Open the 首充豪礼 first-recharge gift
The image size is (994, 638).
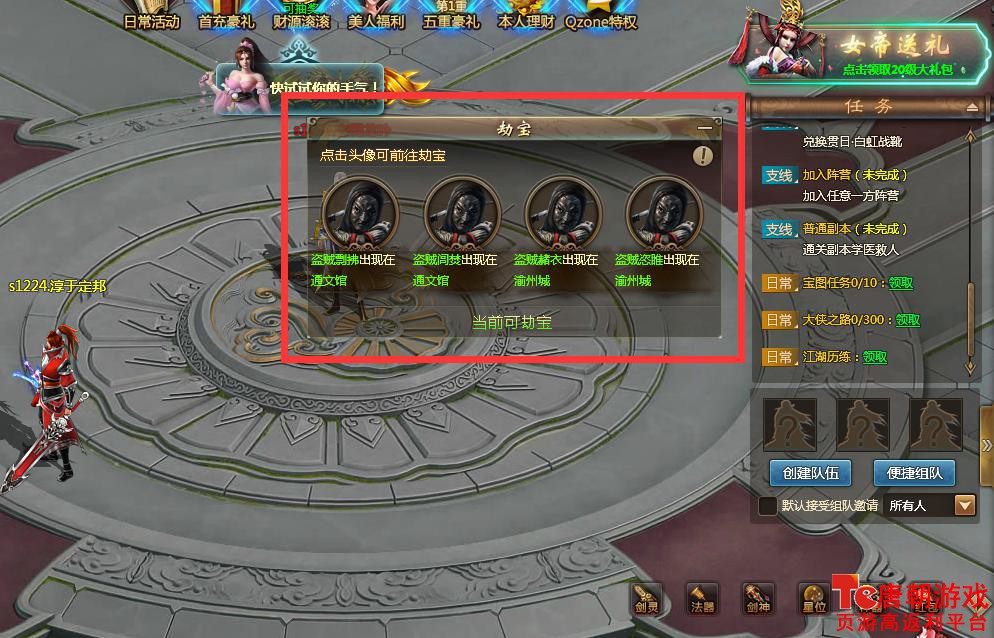point(227,16)
